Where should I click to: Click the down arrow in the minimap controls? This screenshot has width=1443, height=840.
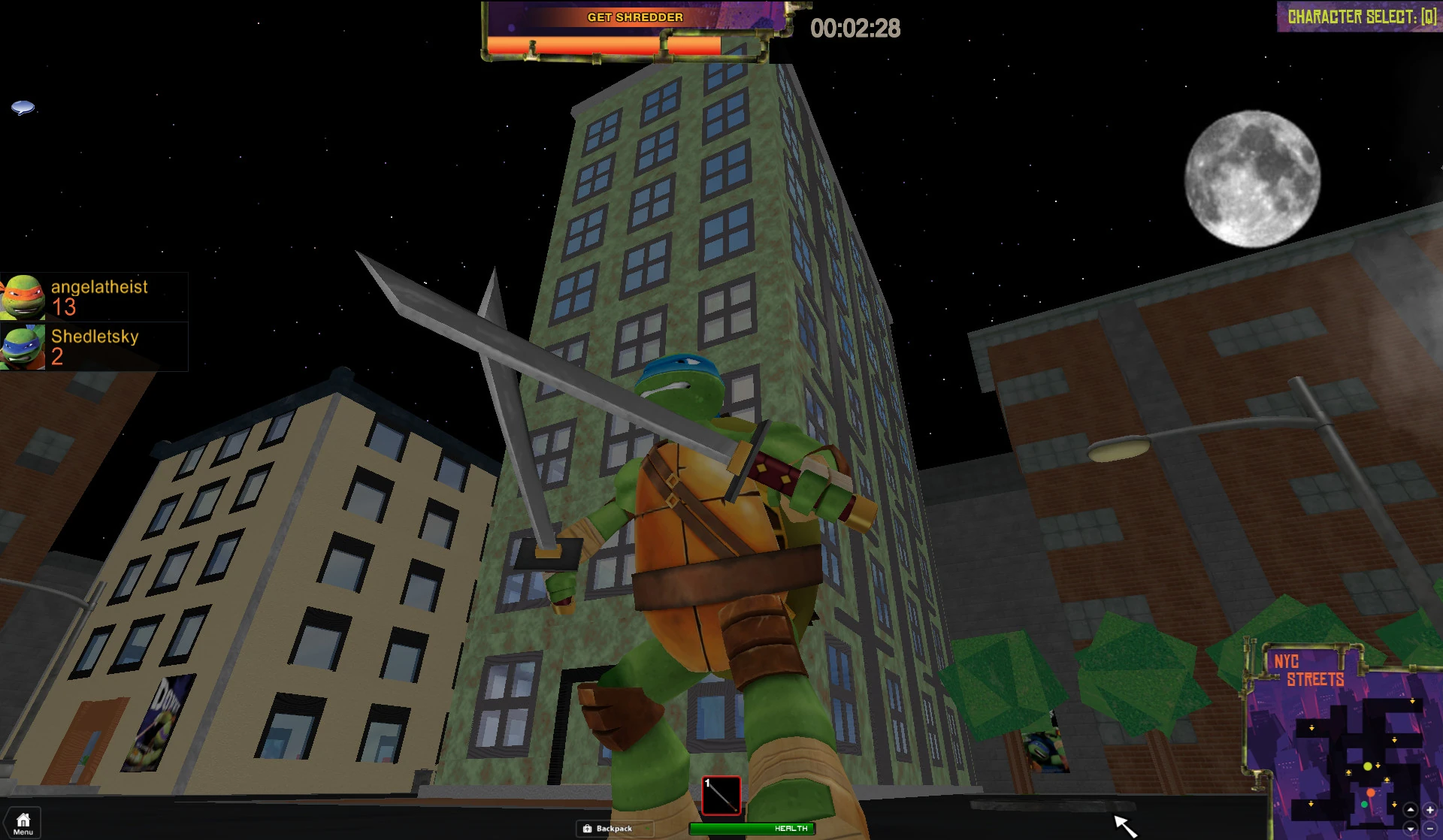1411,829
